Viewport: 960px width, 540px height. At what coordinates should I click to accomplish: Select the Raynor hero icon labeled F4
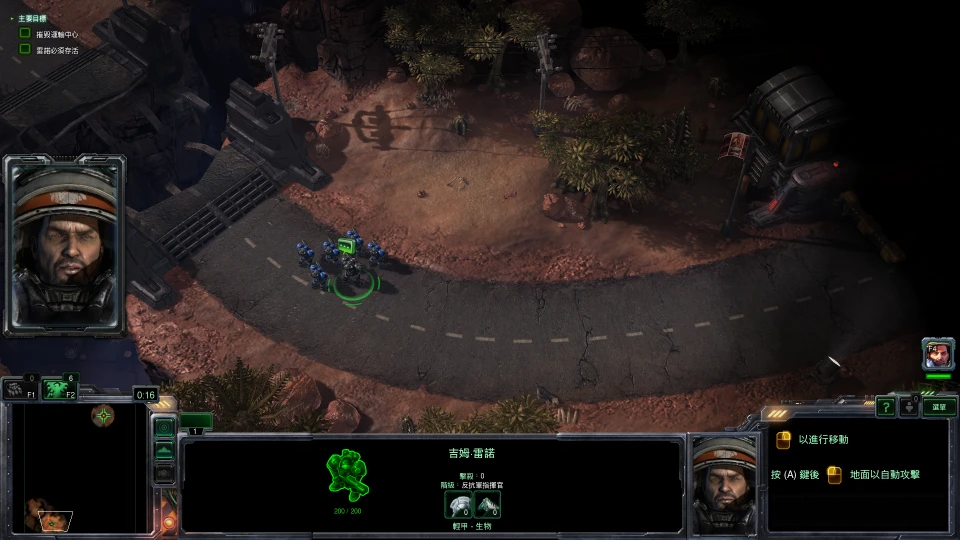[937, 354]
